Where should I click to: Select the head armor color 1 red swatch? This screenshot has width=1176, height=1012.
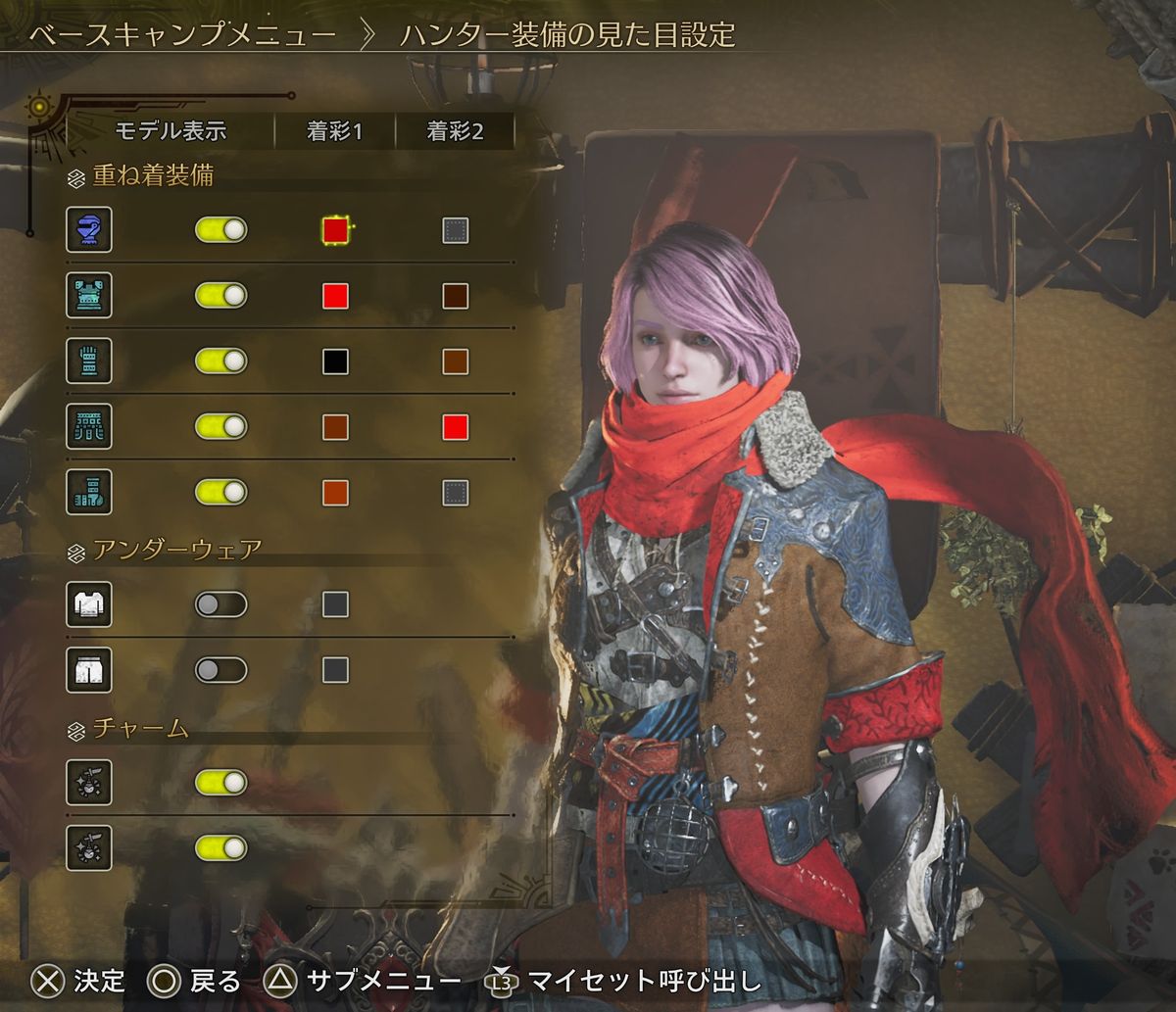pyautogui.click(x=335, y=230)
